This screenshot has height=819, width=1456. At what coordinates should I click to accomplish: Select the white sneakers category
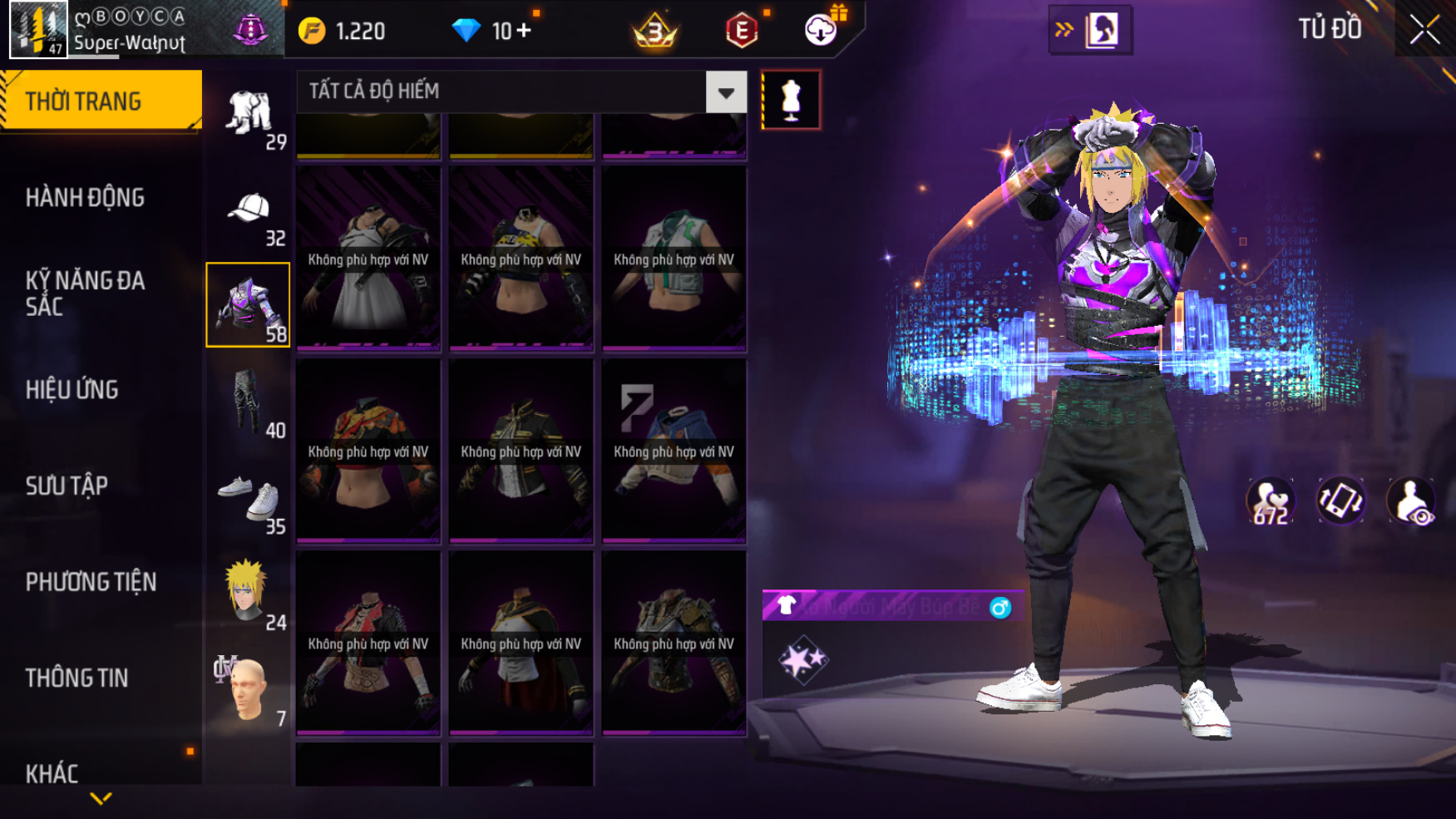pyautogui.click(x=249, y=499)
